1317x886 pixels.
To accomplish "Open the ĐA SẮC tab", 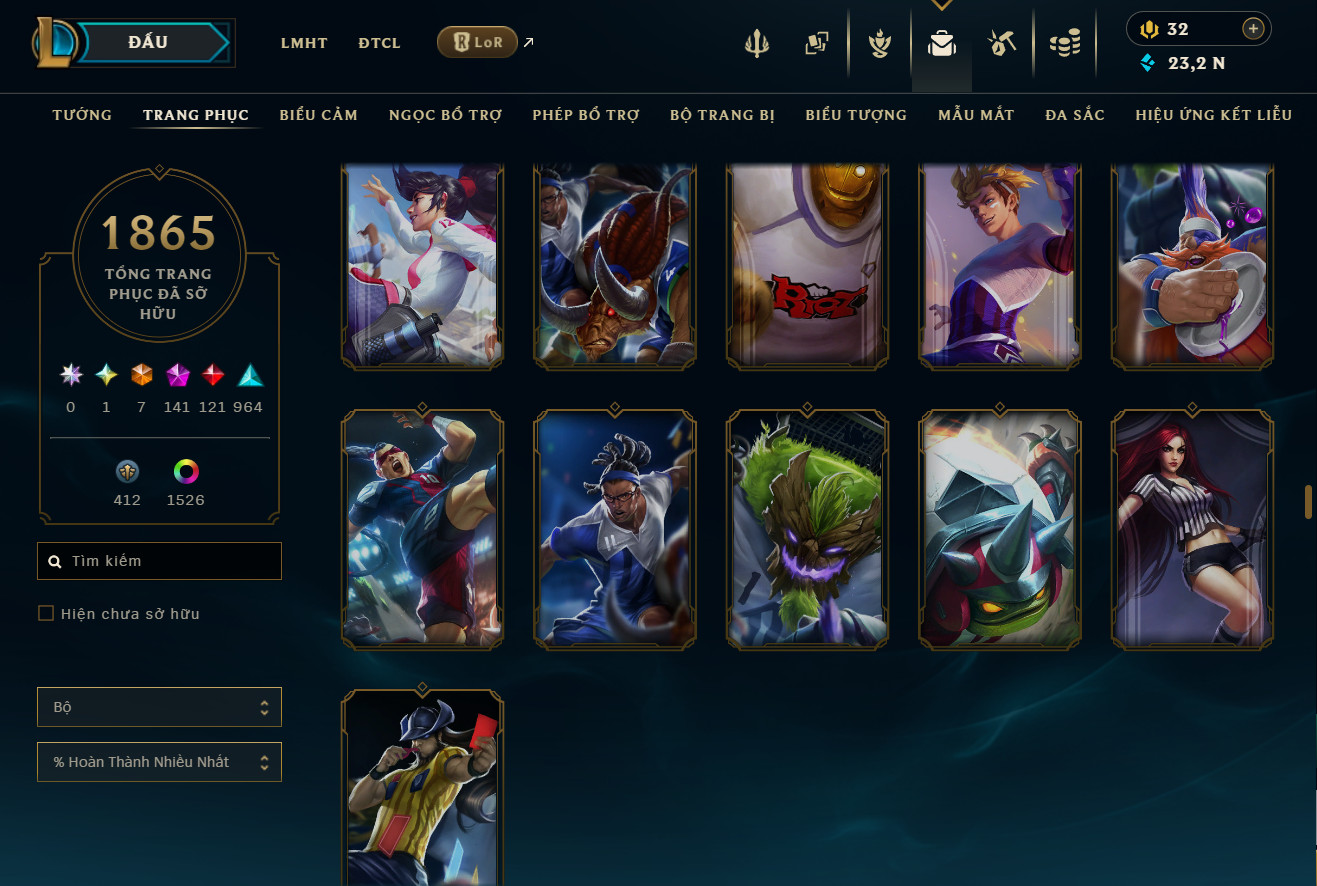I will coord(1075,115).
